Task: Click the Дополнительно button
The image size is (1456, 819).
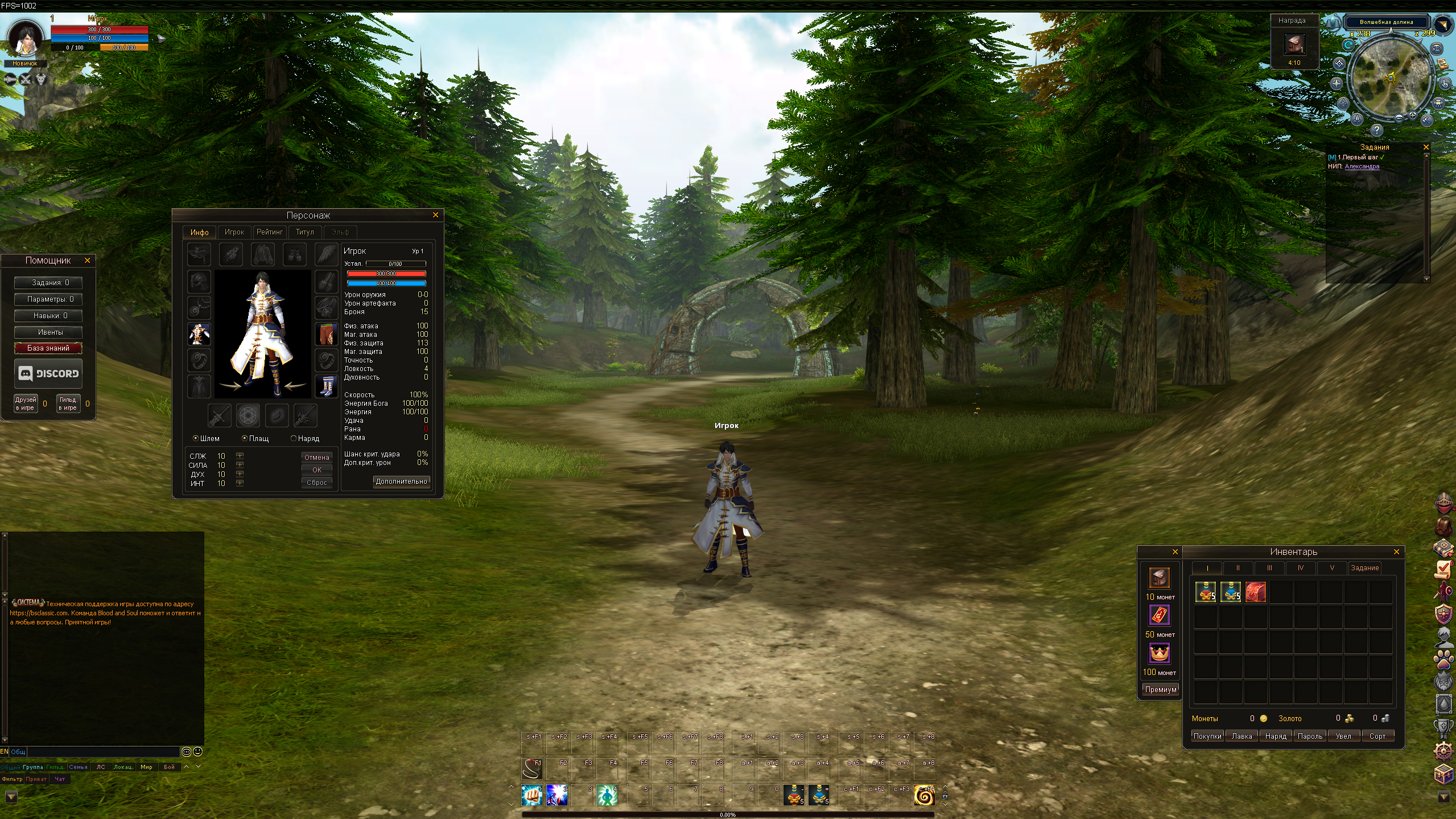Action: pos(401,481)
